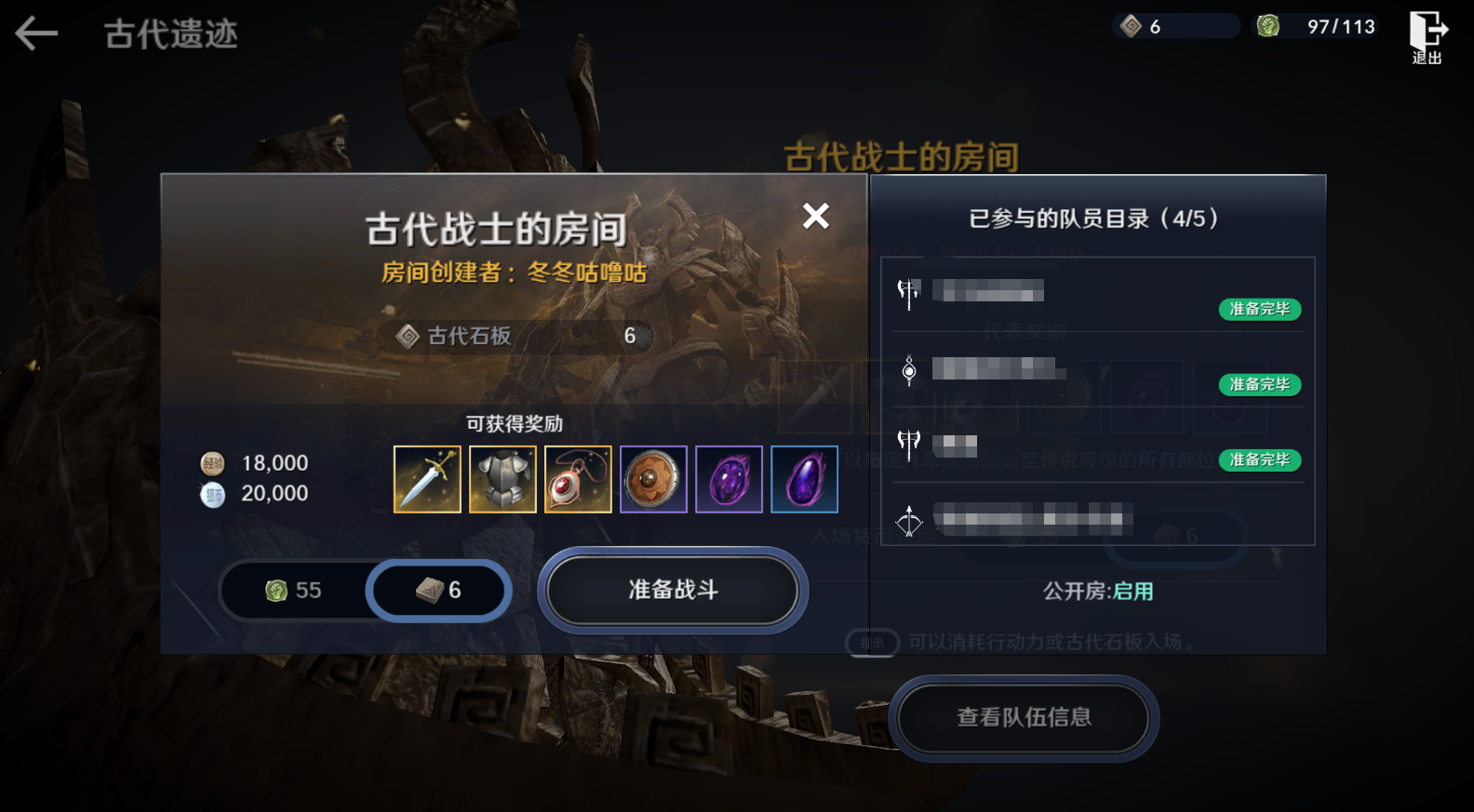This screenshot has width=1474, height=812.
Task: Open the third member's 准备完毕 status
Action: tap(1259, 459)
